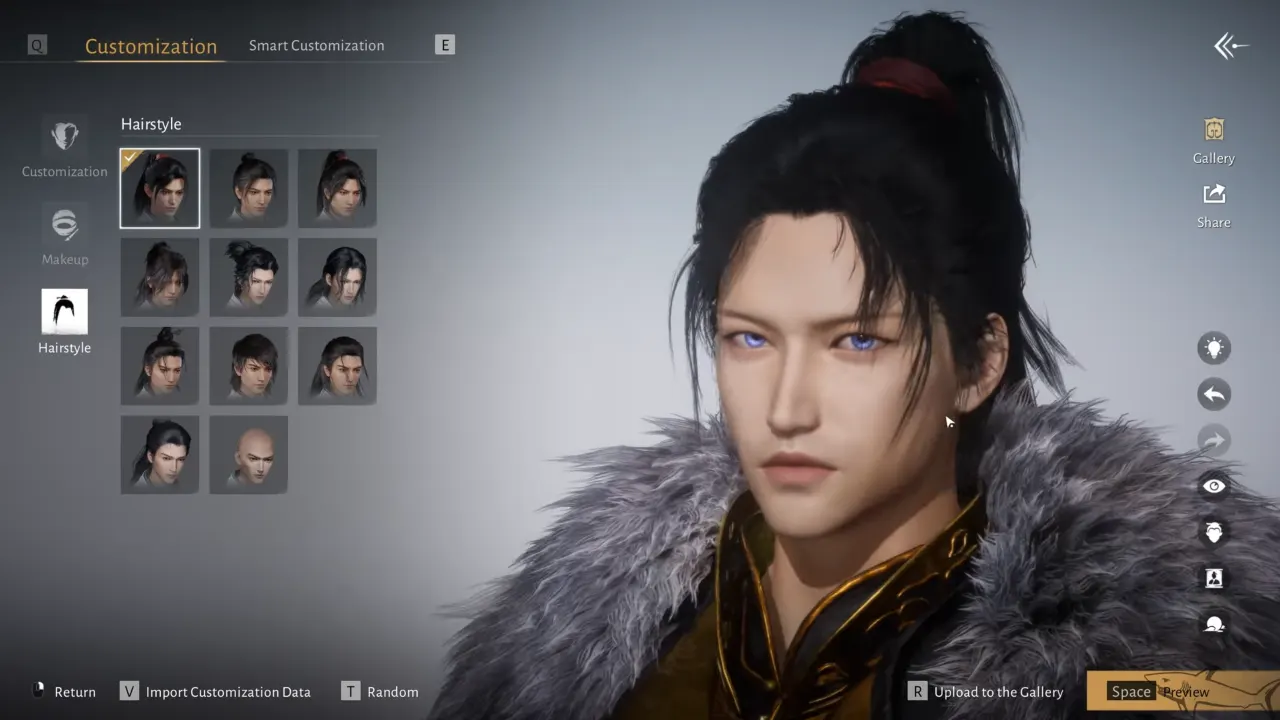Collapse the panel with the double-chevron arrow

[1231, 45]
